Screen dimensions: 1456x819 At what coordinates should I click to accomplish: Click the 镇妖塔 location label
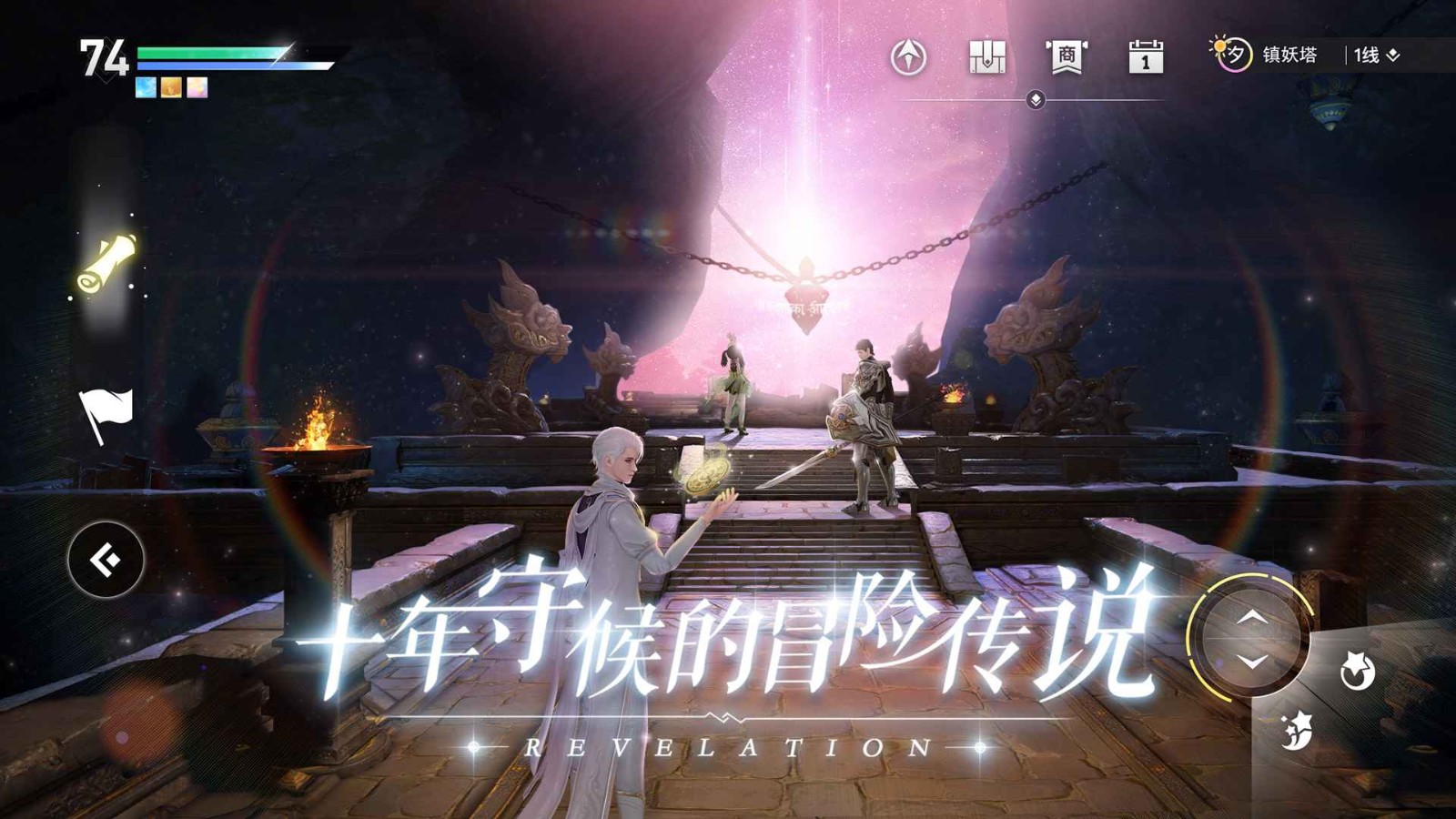(1290, 56)
